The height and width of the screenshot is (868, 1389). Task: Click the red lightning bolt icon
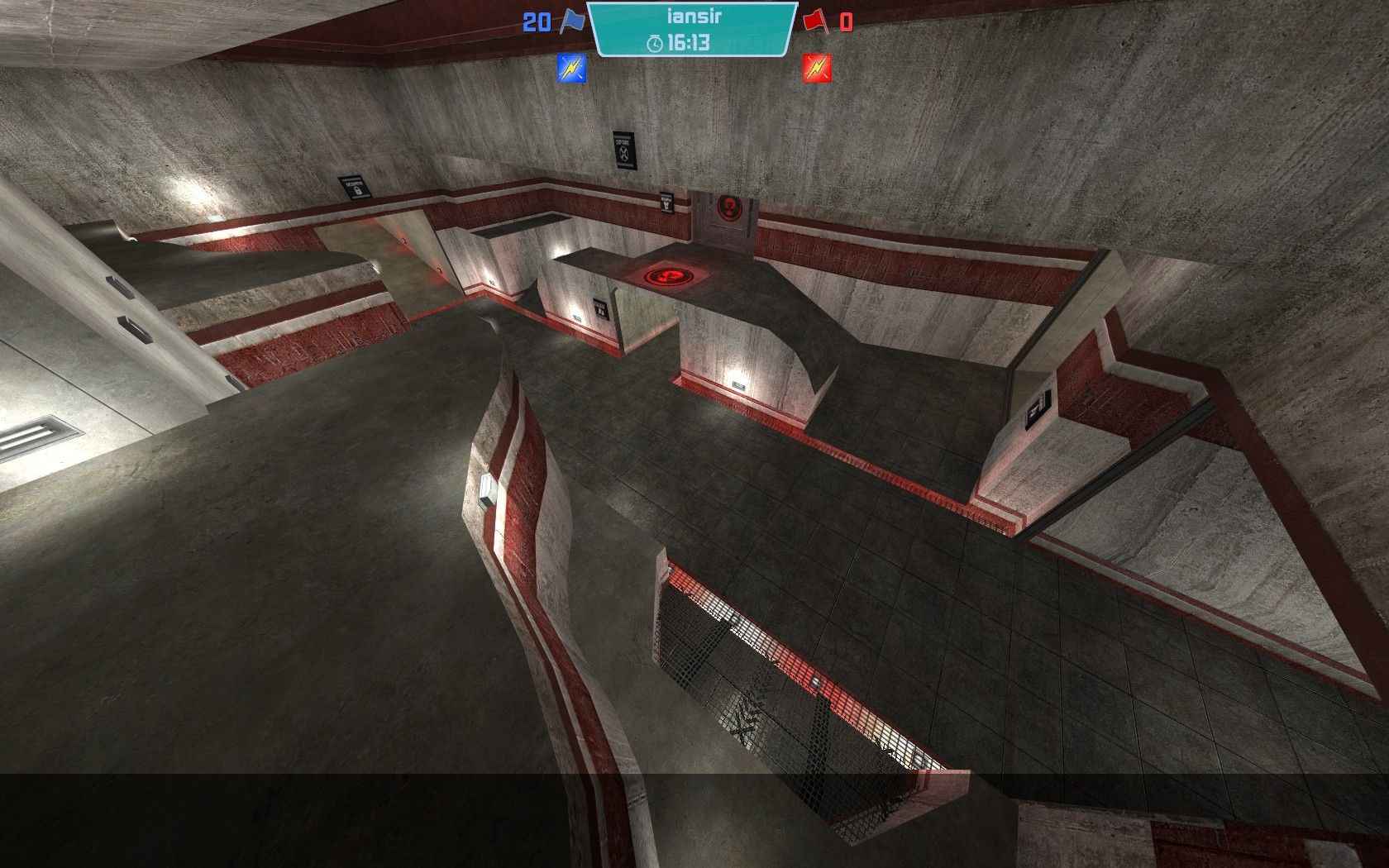pyautogui.click(x=817, y=69)
